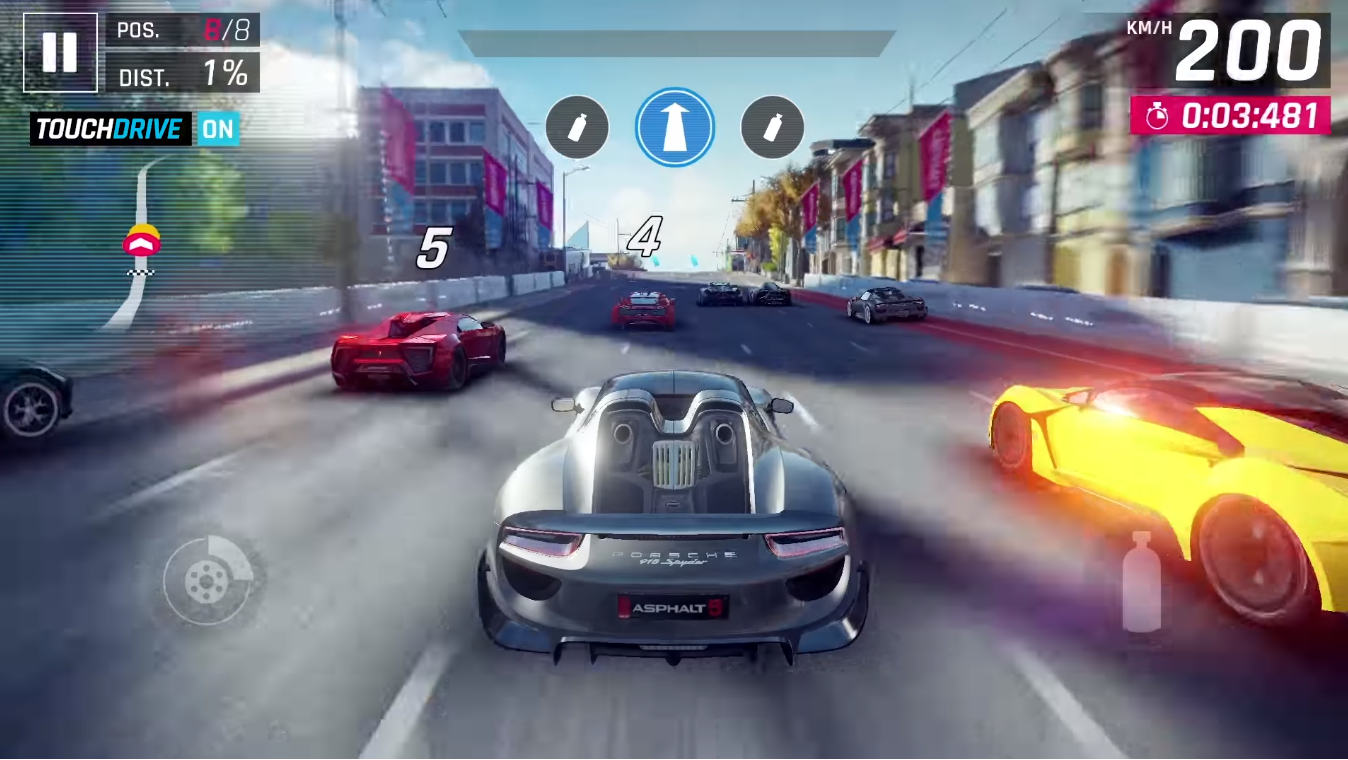The image size is (1348, 760).
Task: Select the blue swipe-up arrow
Action: (x=674, y=126)
